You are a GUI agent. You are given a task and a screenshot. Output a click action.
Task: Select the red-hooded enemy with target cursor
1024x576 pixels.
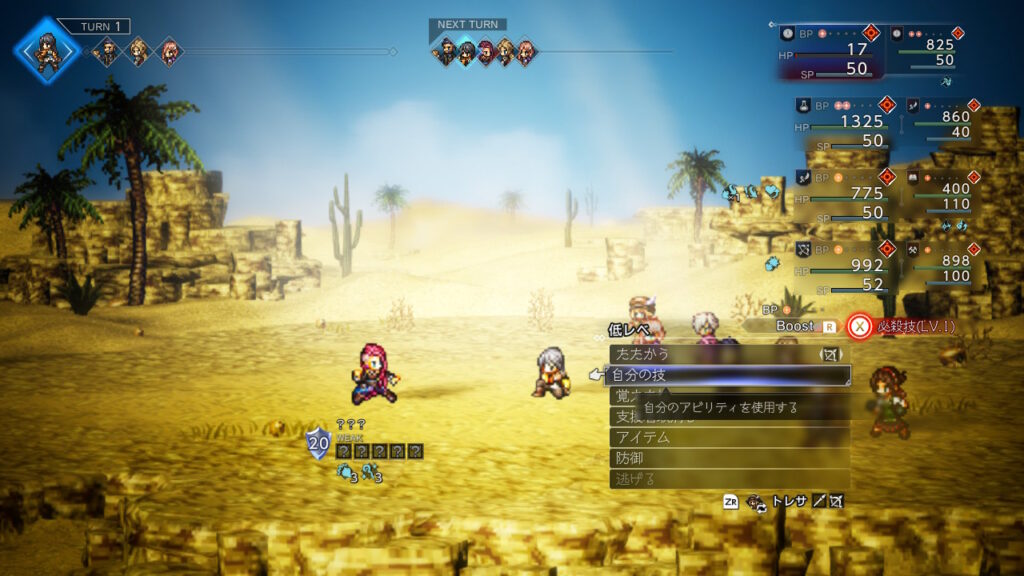(x=373, y=373)
